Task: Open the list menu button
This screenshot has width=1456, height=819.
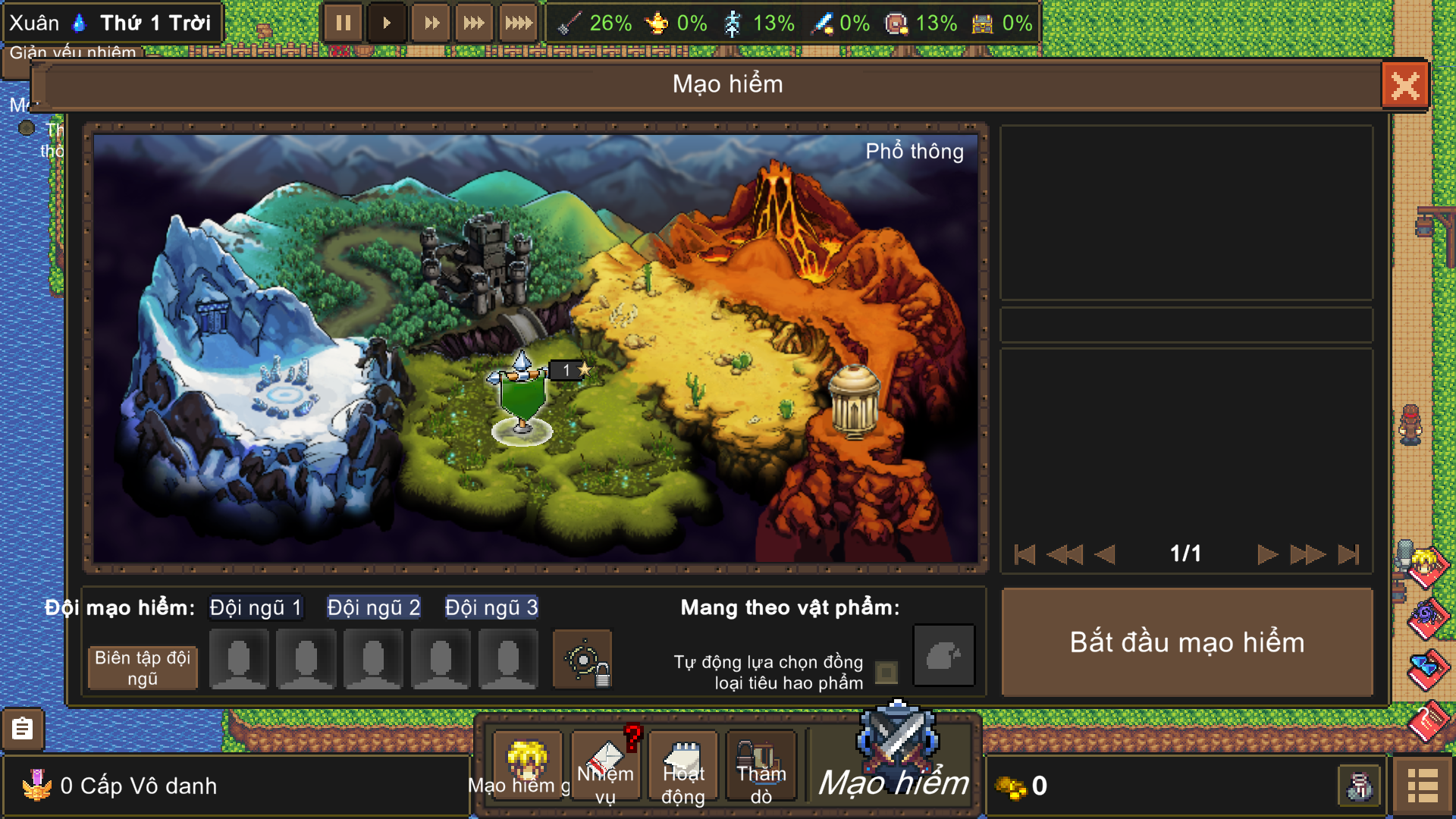Action: click(1422, 786)
